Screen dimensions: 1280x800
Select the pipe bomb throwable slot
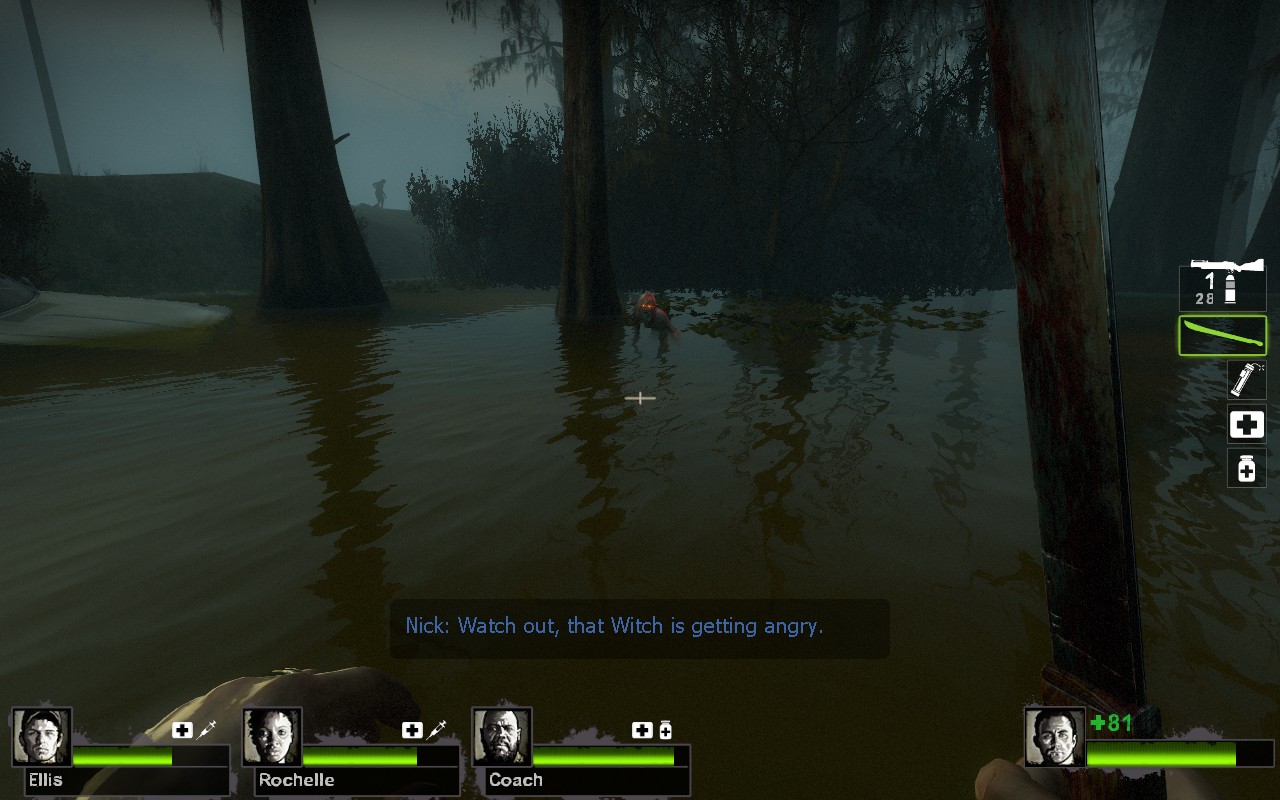tap(1246, 380)
